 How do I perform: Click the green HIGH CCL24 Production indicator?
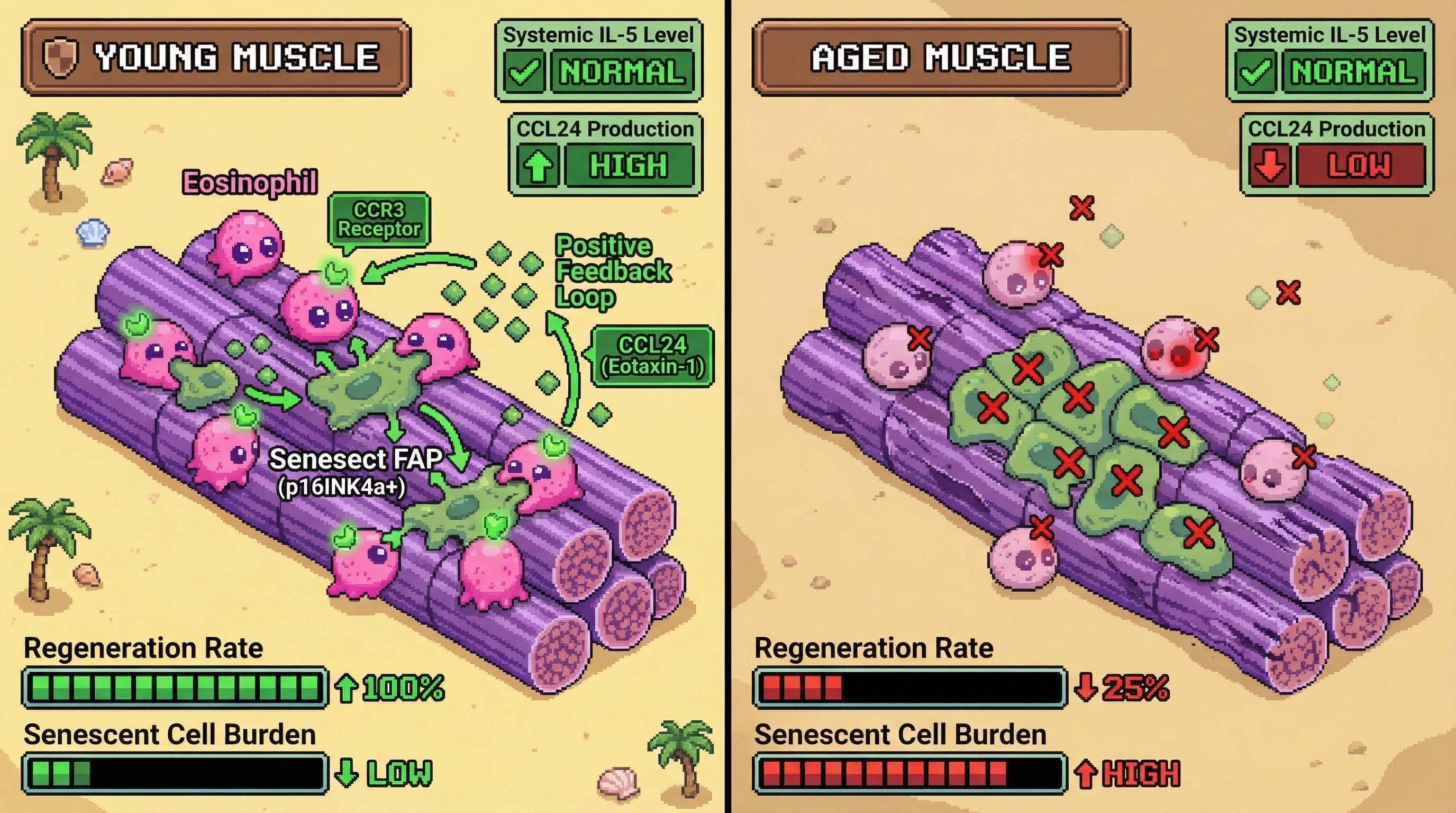[x=629, y=165]
